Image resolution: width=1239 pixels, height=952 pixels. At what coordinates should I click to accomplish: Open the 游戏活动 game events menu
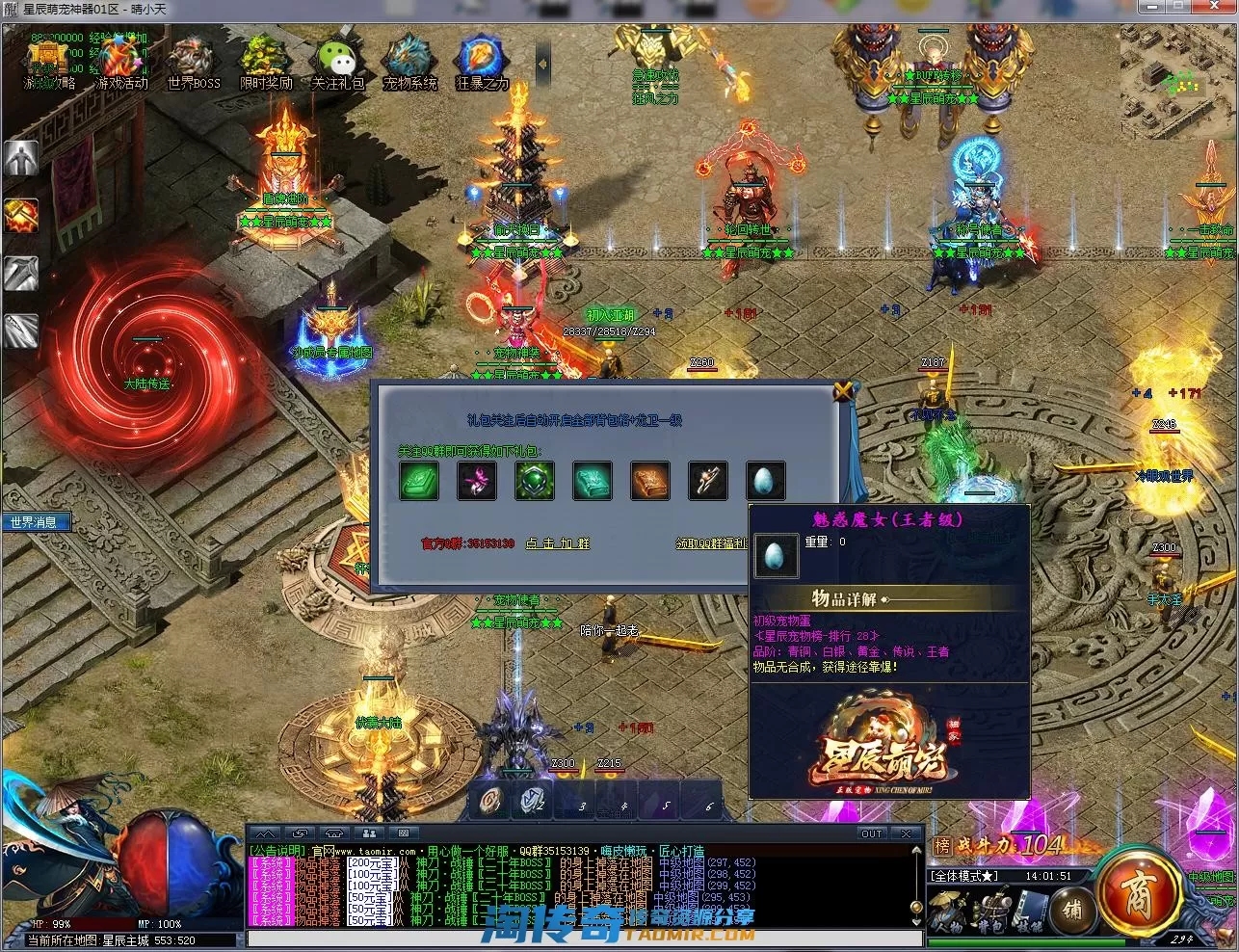(x=121, y=62)
